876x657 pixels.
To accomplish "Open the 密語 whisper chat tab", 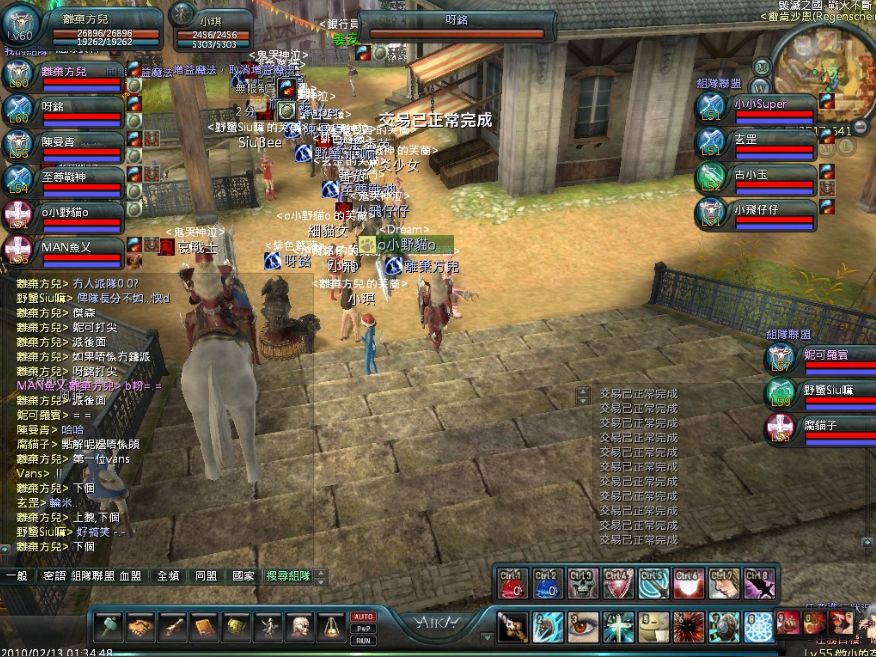I will pos(53,576).
